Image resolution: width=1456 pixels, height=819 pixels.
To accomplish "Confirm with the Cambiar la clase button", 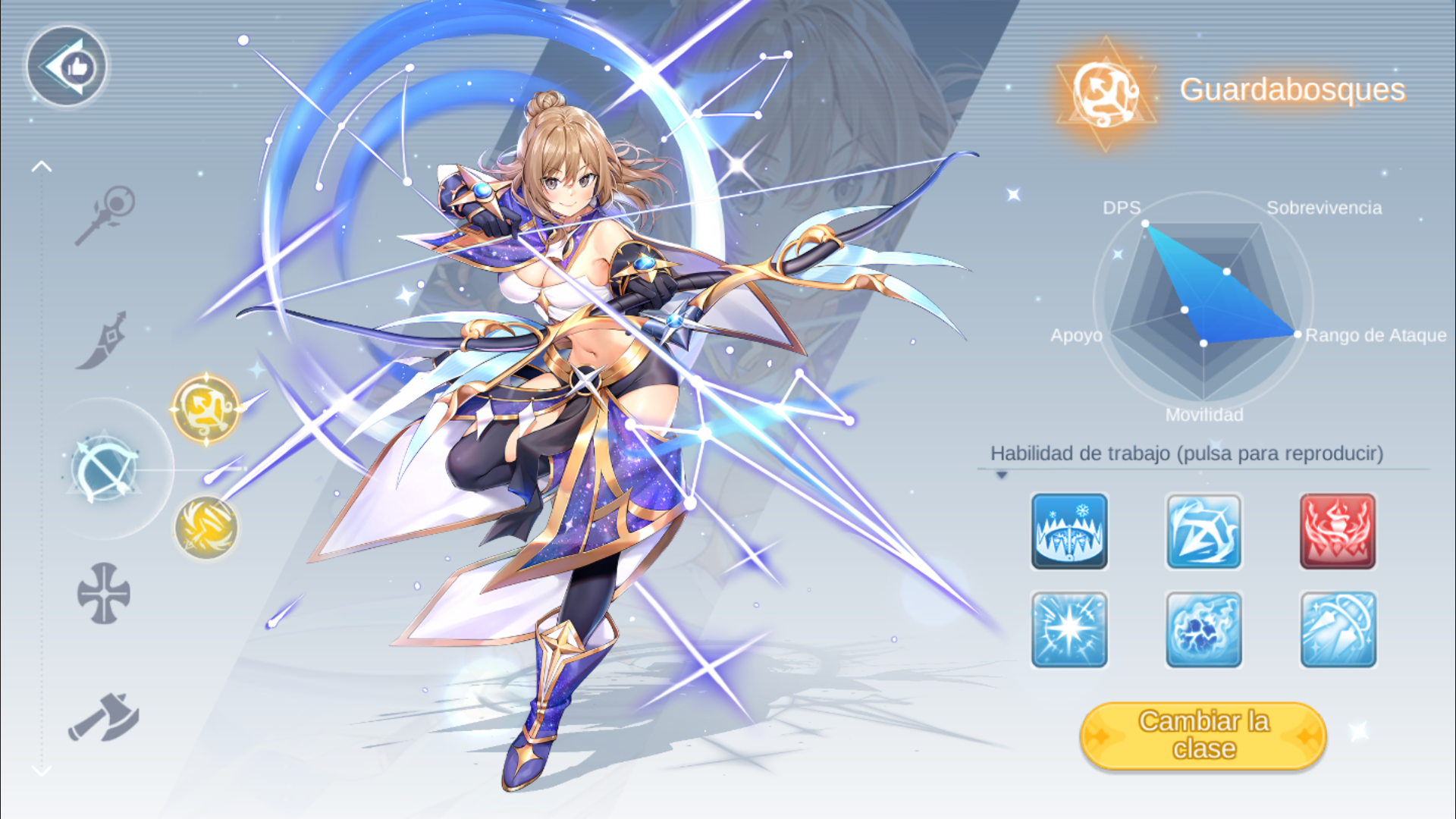I will (1203, 736).
